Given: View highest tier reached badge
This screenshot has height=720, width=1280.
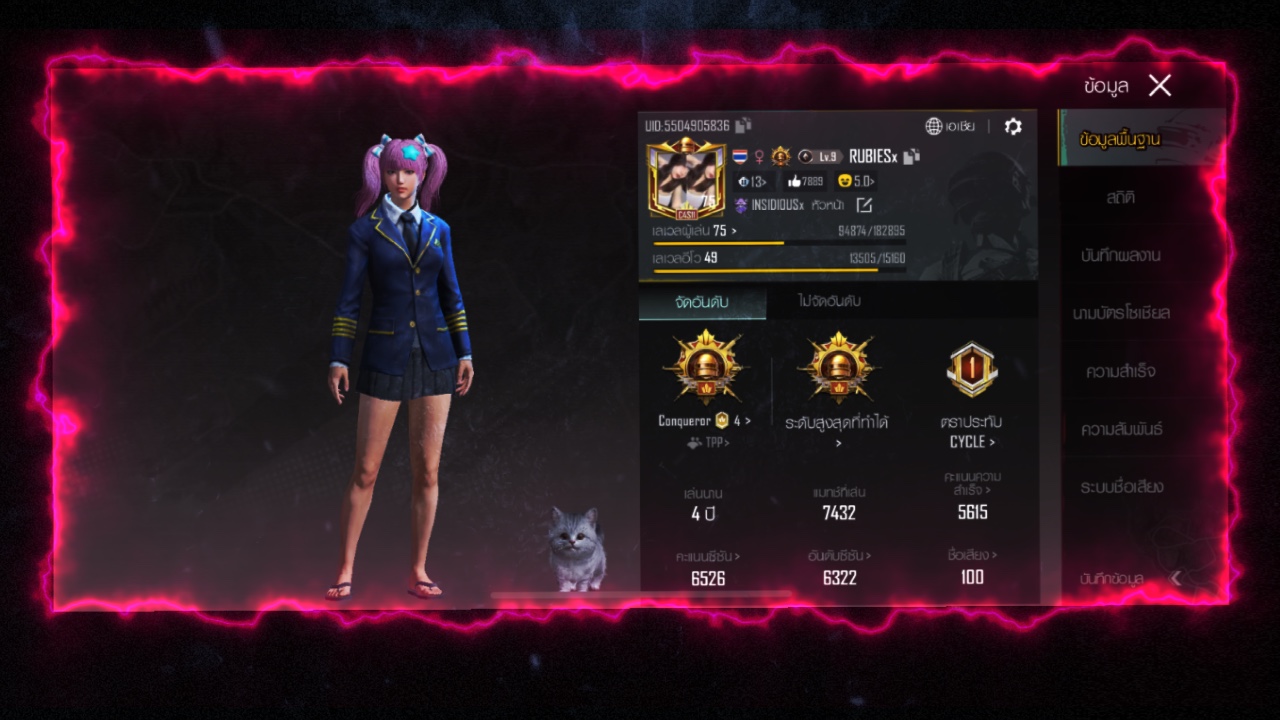Looking at the screenshot, I should (x=838, y=370).
